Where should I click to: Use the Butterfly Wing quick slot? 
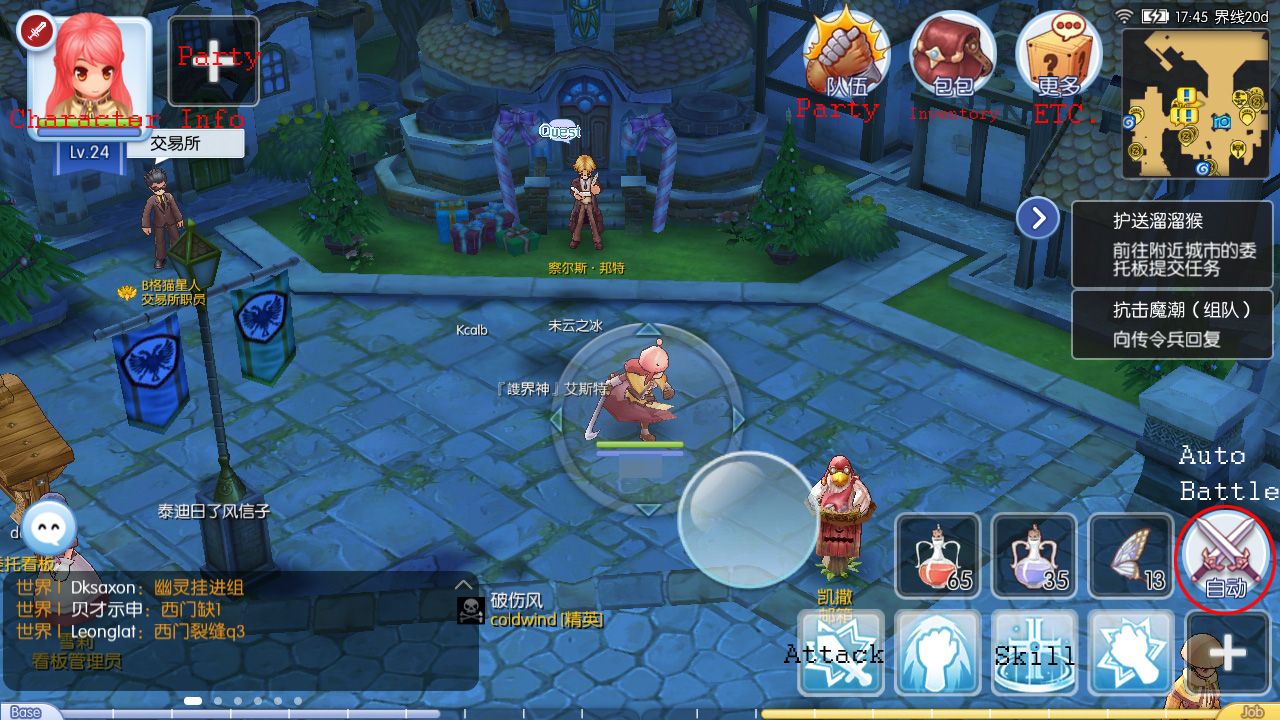[1130, 555]
